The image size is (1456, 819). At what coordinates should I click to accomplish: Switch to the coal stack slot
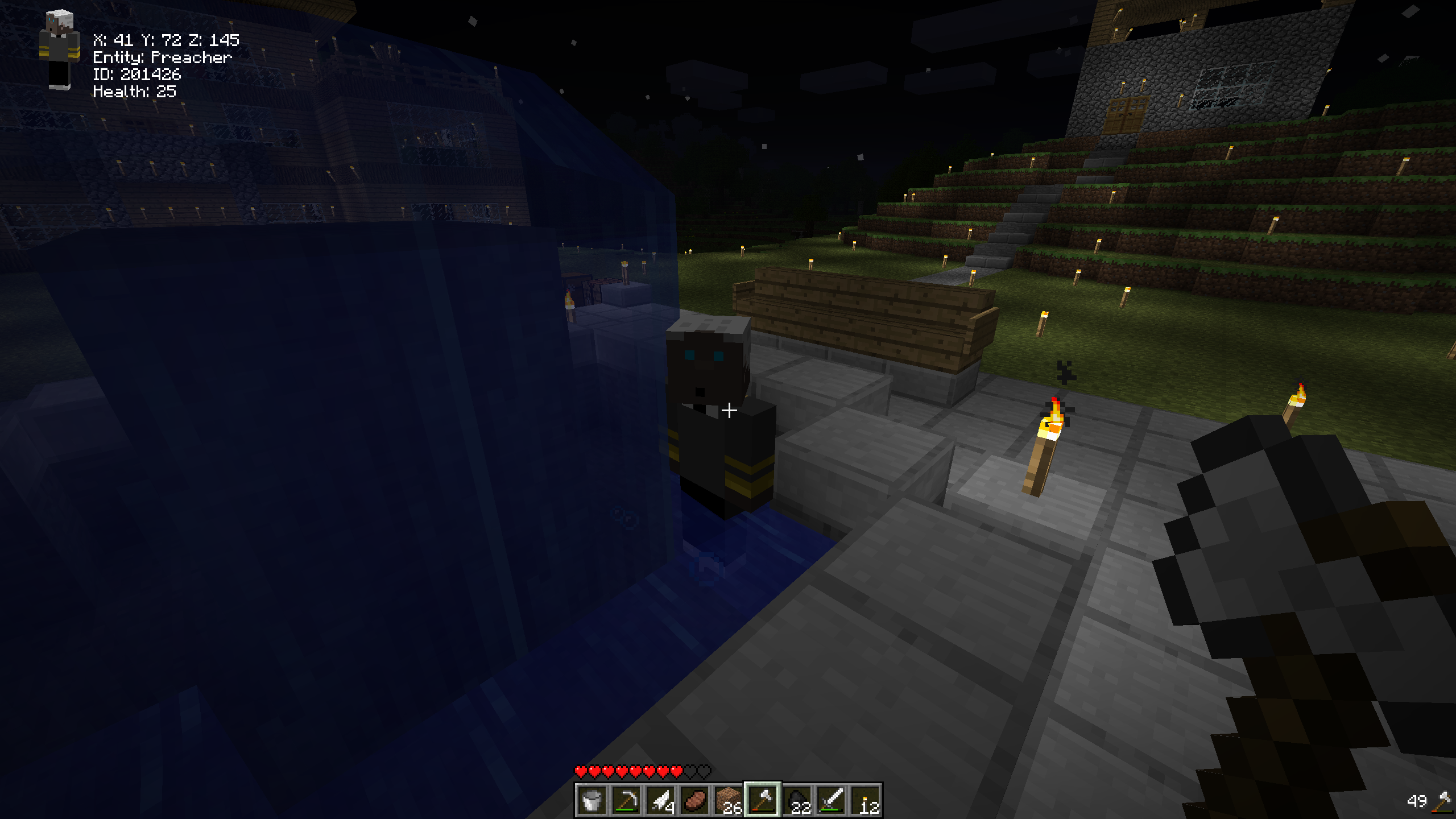click(796, 800)
